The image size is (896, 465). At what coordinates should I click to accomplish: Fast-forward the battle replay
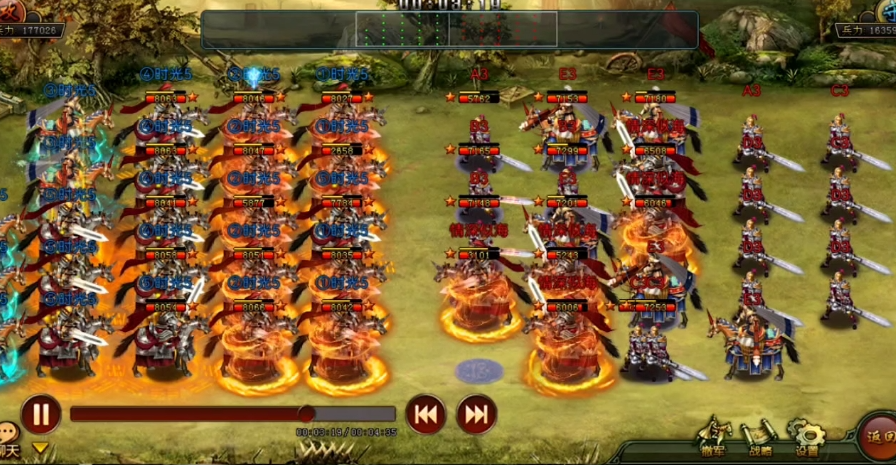point(477,414)
